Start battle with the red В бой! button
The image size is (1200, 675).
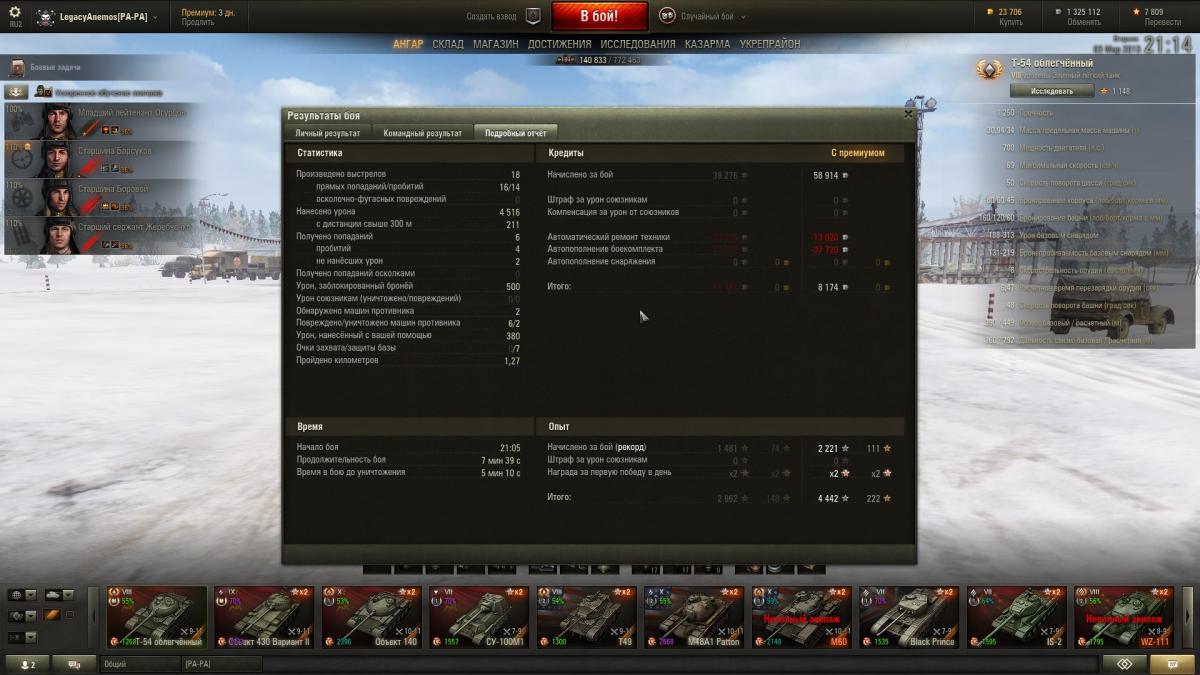click(600, 16)
